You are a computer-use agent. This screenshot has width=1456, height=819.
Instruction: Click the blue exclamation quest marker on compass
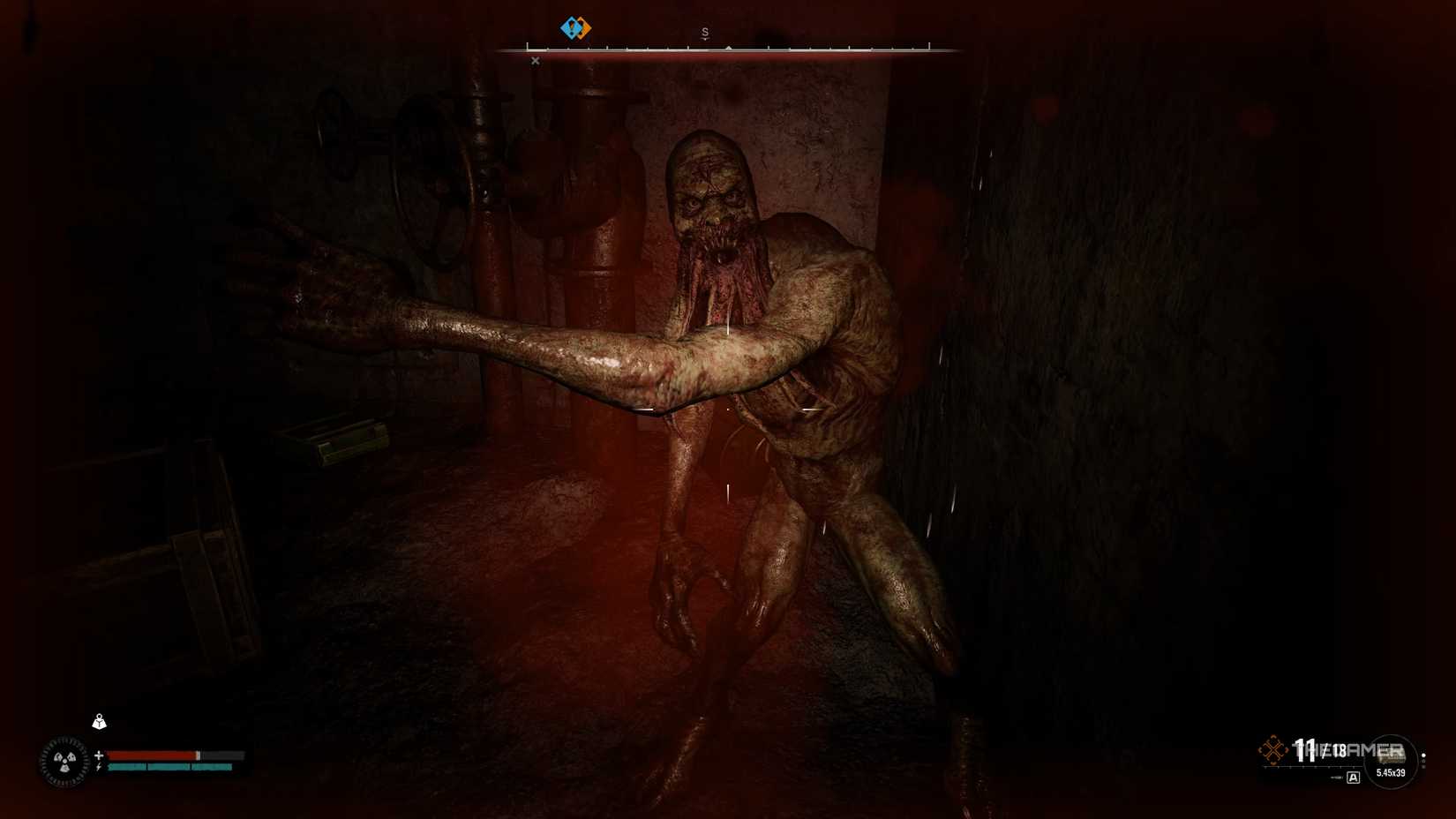pyautogui.click(x=572, y=28)
